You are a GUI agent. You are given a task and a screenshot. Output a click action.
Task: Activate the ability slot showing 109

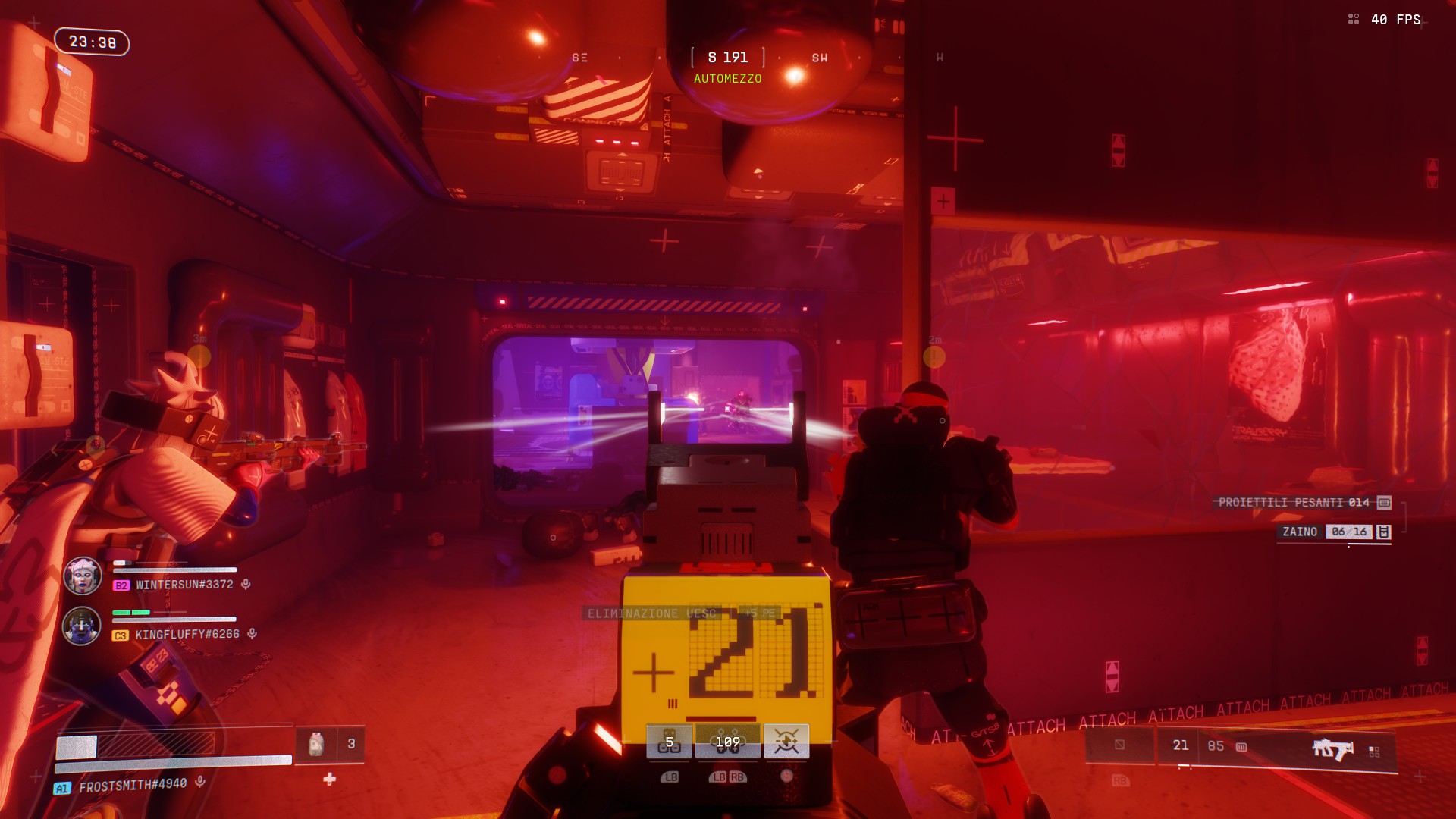click(x=727, y=742)
